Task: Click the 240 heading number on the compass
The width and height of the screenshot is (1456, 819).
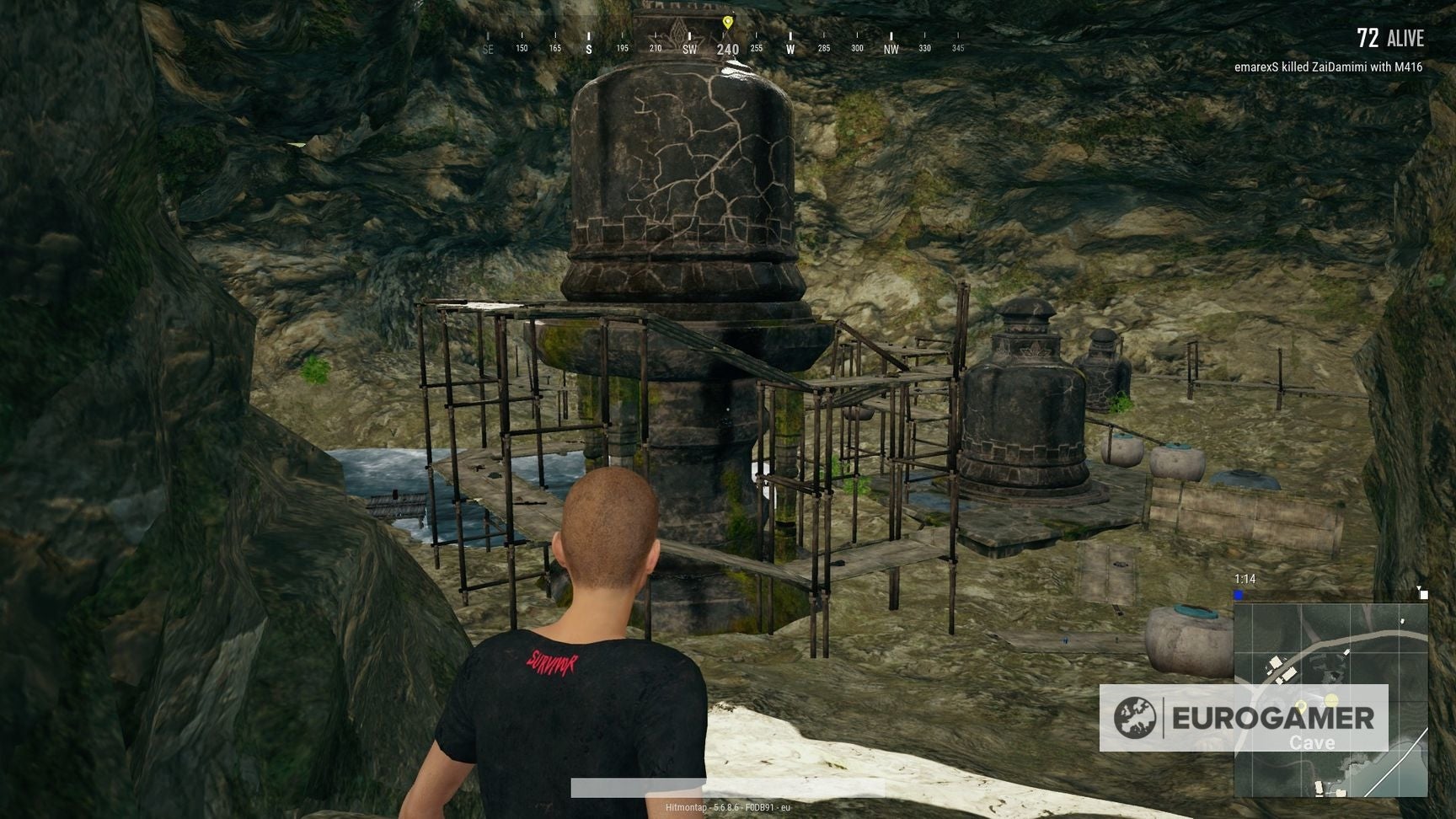Action: pos(726,49)
